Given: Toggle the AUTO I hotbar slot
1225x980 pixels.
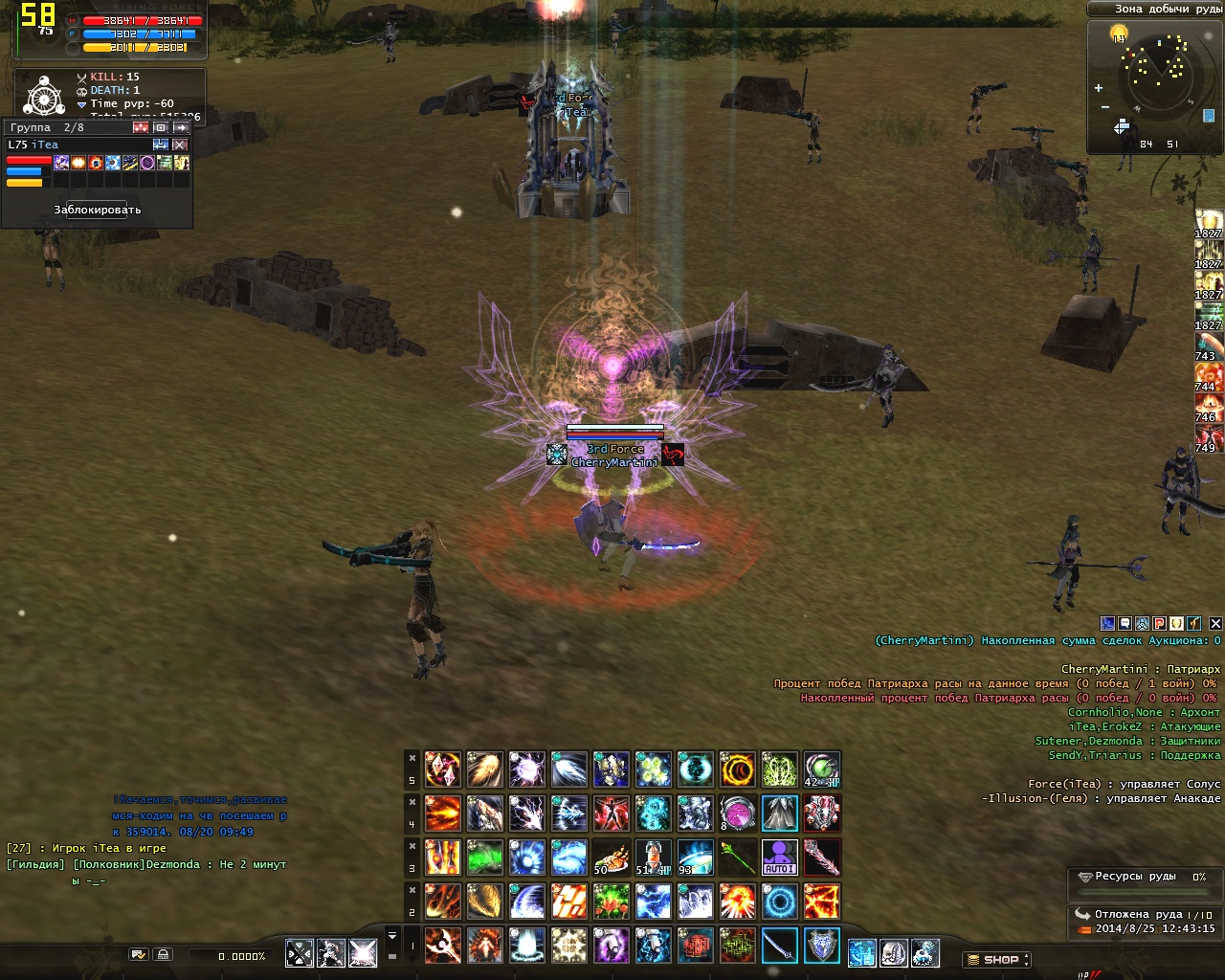Looking at the screenshot, I should pos(780,857).
